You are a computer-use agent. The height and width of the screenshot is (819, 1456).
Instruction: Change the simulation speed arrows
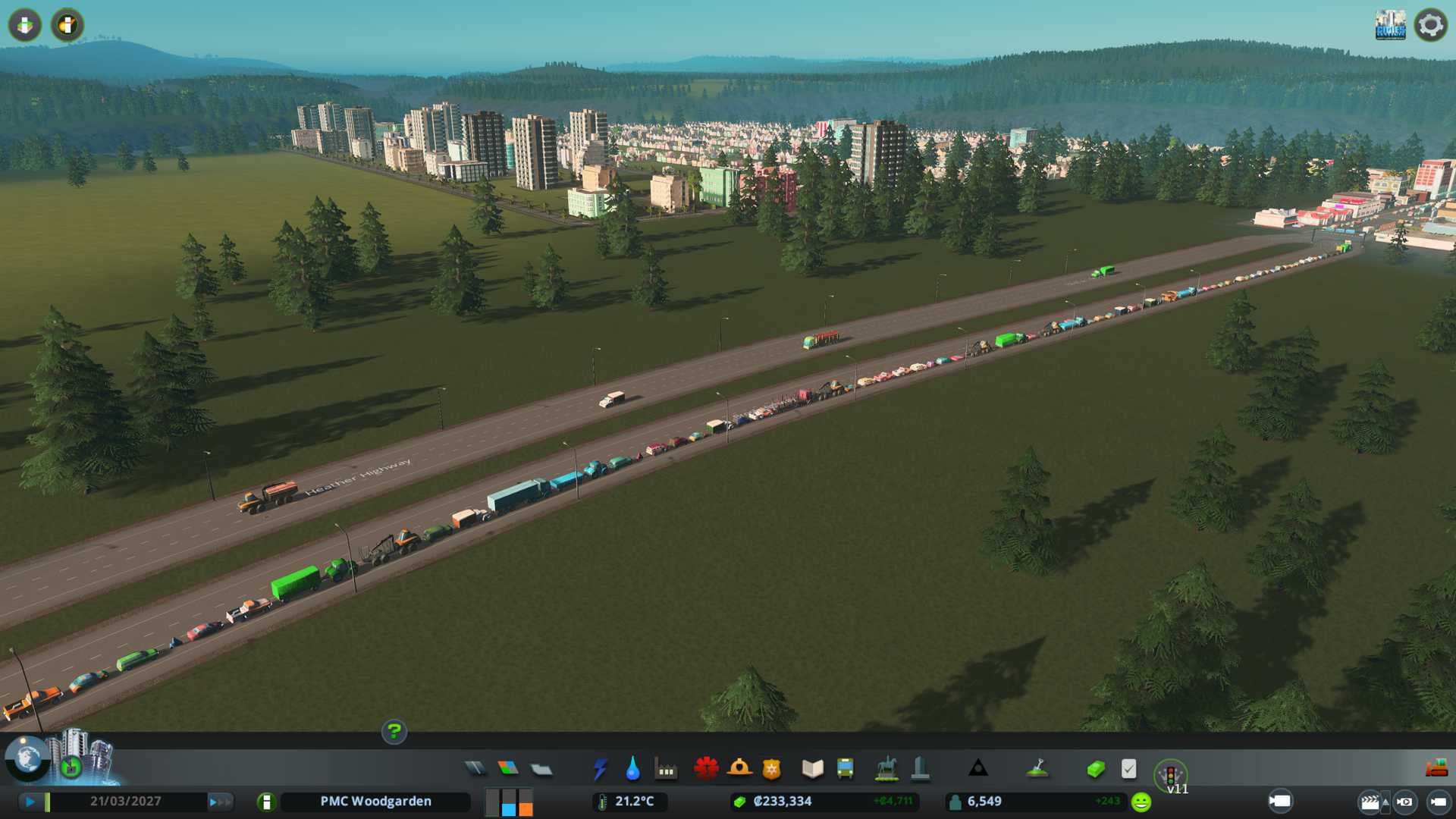click(220, 802)
